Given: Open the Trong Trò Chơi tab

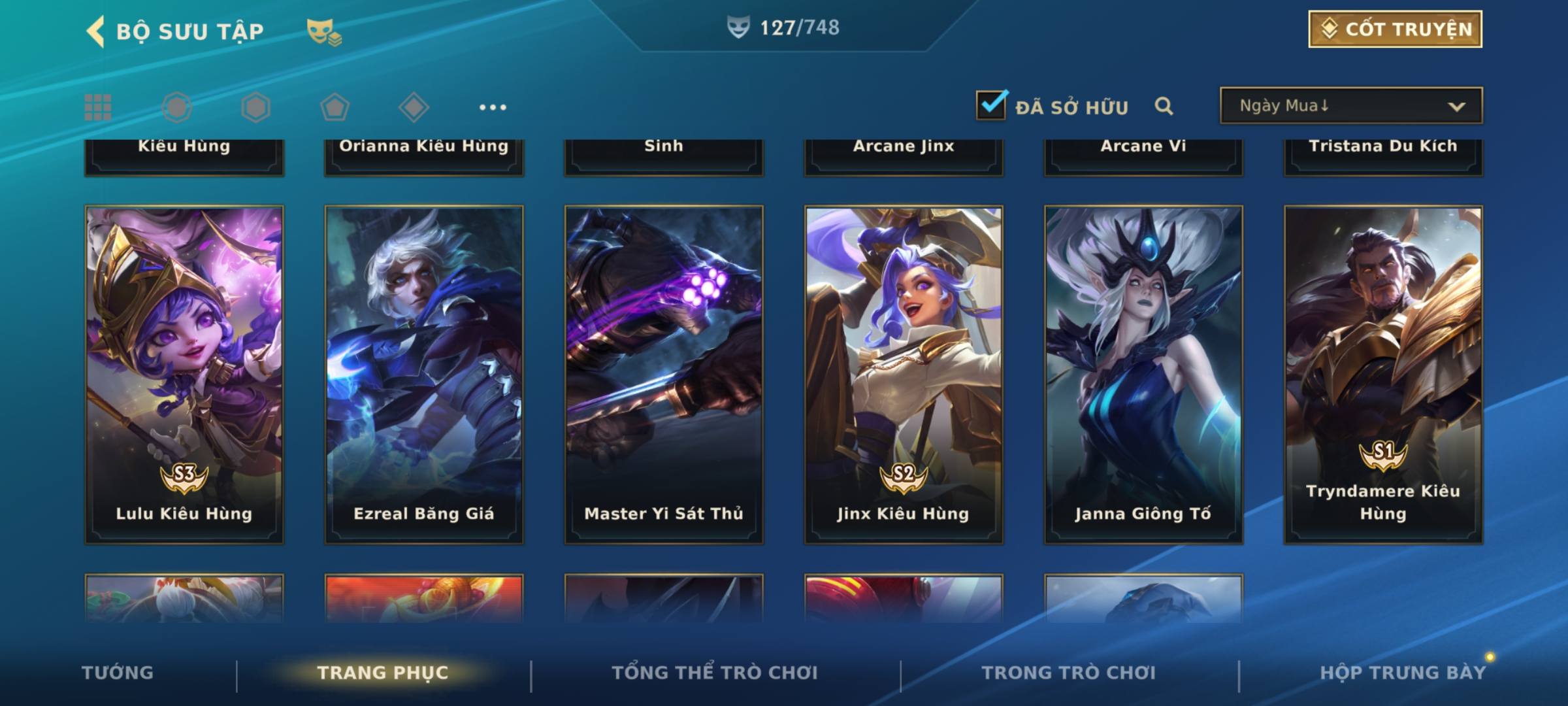Looking at the screenshot, I should click(1069, 673).
